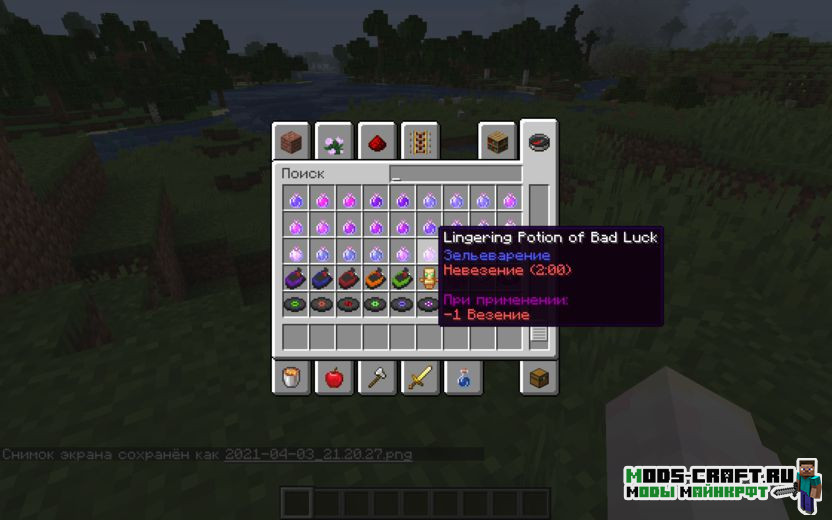This screenshot has height=520, width=832.
Task: Select the Transportation rail tab
Action: click(416, 143)
